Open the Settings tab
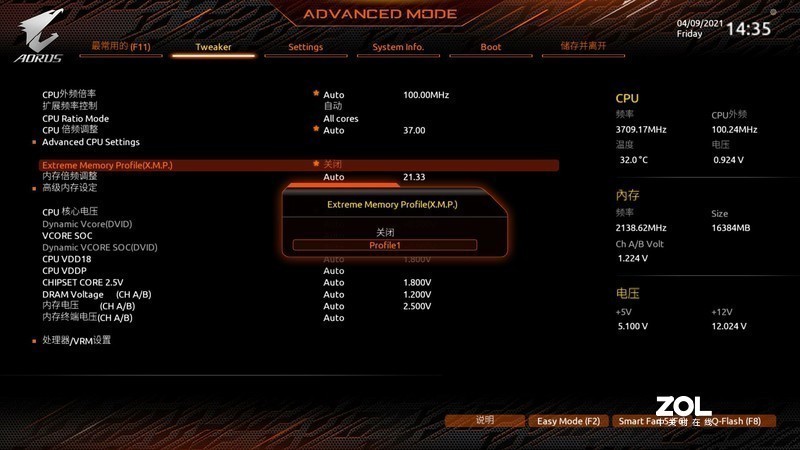The width and height of the screenshot is (800, 450). click(x=305, y=47)
